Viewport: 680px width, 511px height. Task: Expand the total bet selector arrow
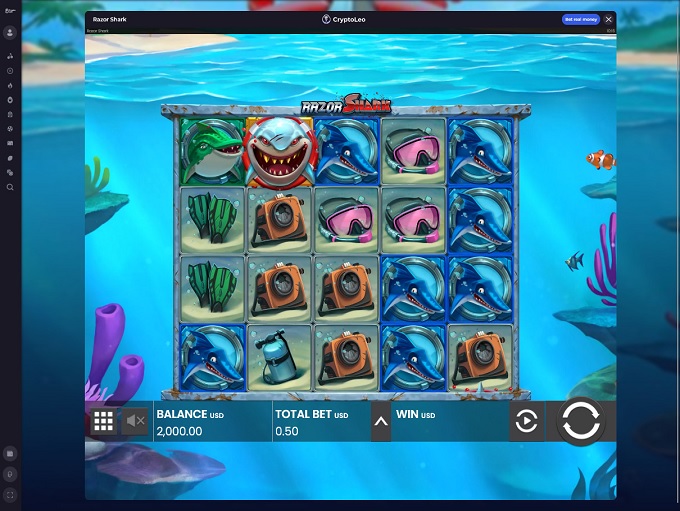[x=380, y=421]
